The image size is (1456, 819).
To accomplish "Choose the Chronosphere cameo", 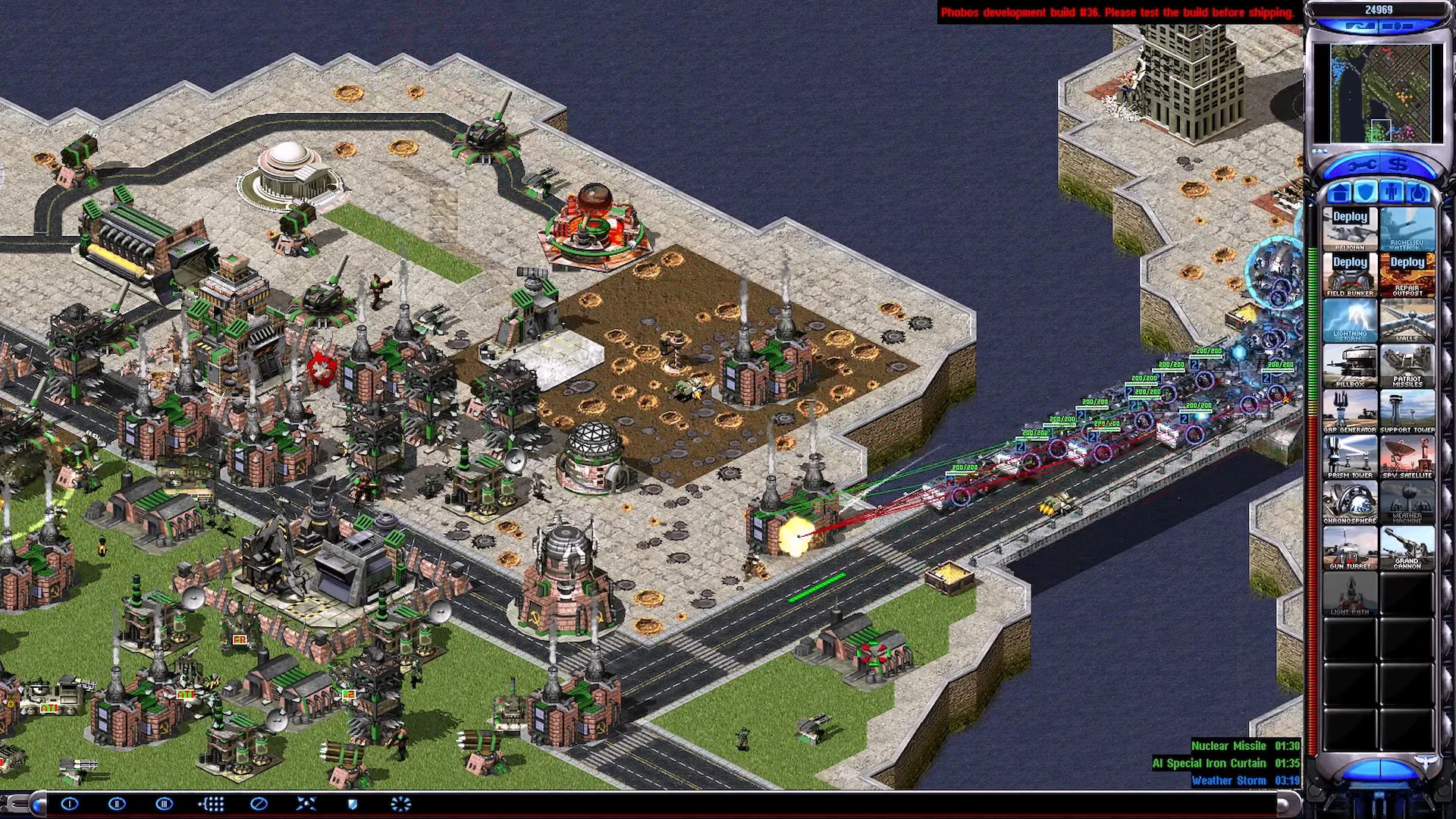I will 1350,502.
